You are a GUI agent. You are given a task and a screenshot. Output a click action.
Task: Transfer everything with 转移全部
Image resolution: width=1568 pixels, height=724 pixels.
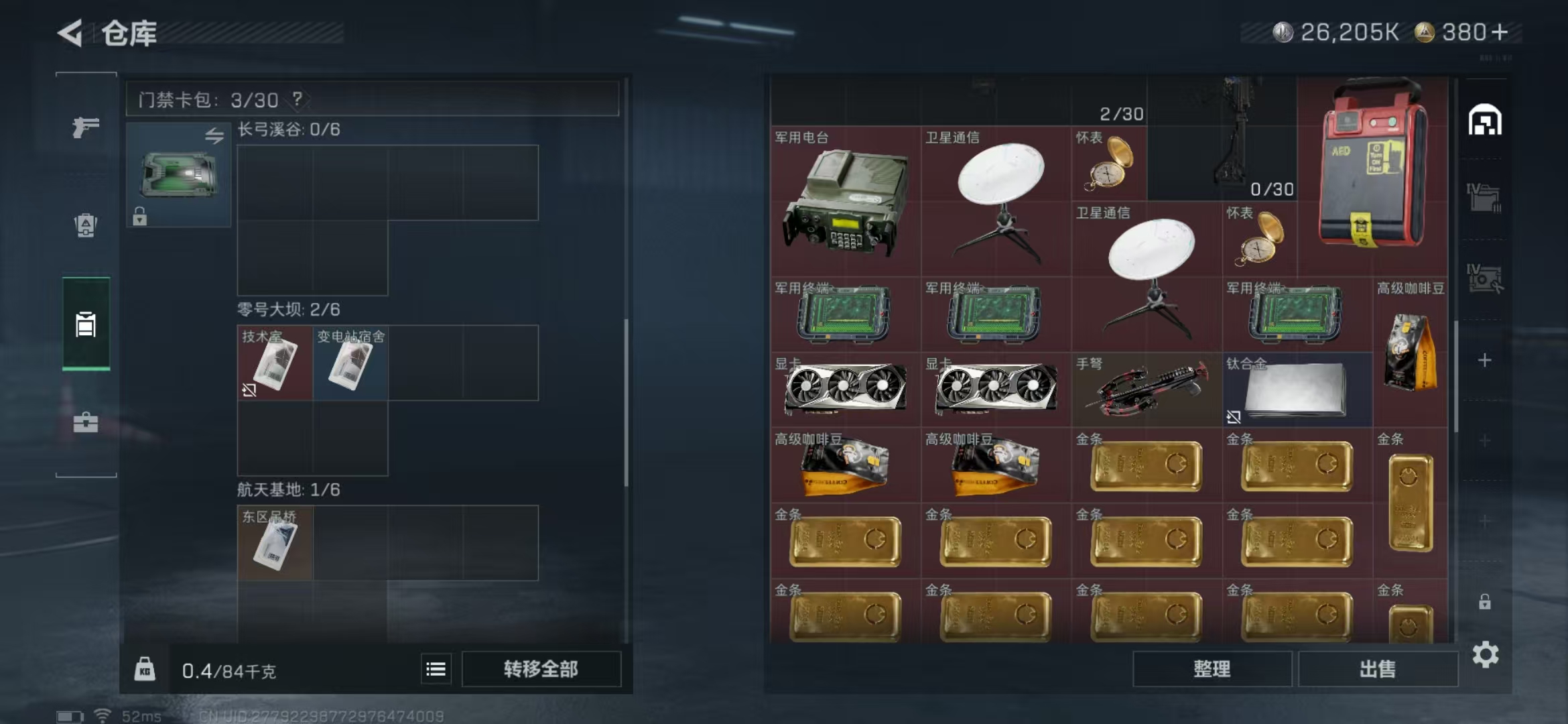pos(541,669)
